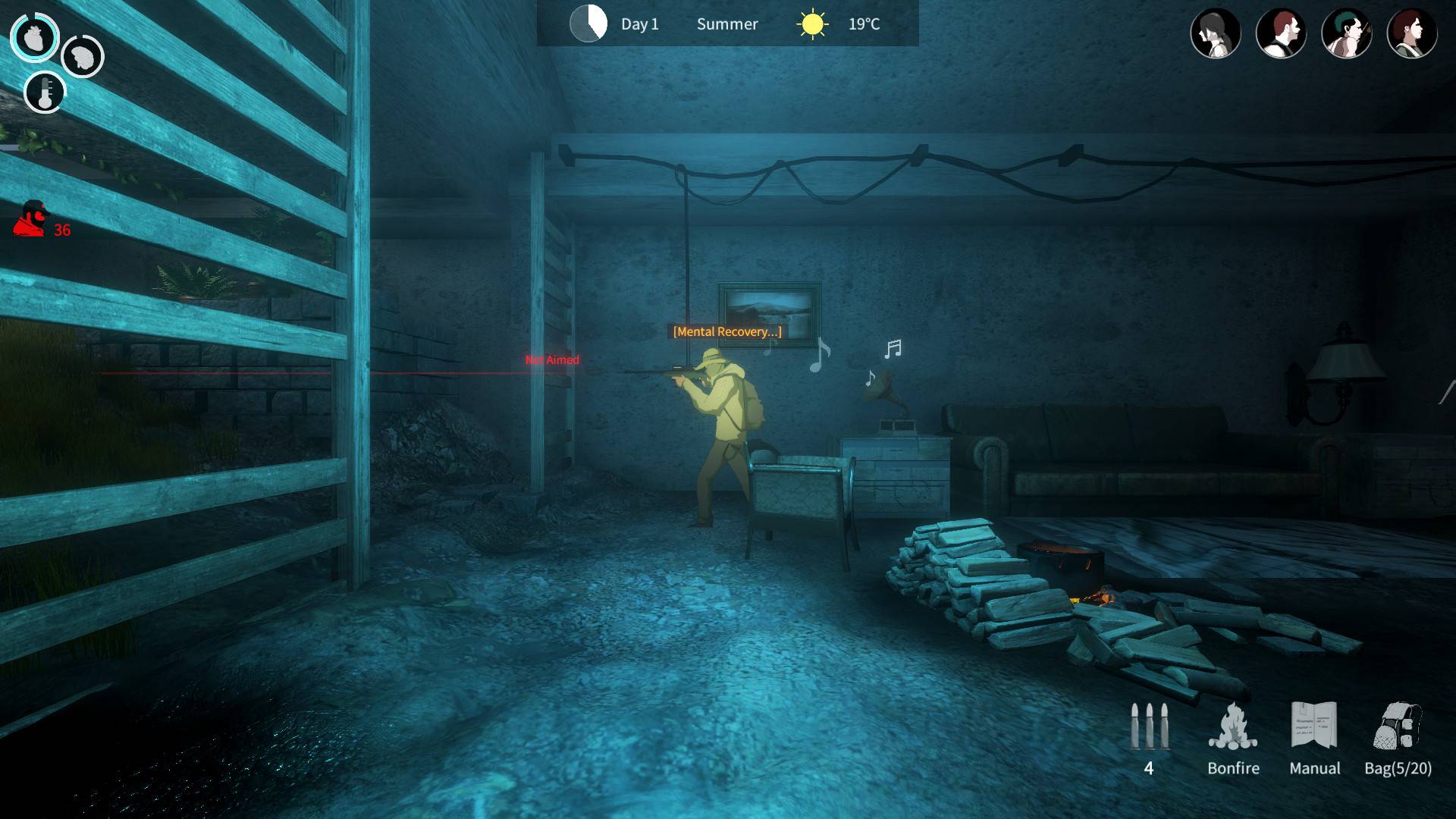Check the thermometer body temperature icon
The width and height of the screenshot is (1456, 819).
[x=45, y=93]
